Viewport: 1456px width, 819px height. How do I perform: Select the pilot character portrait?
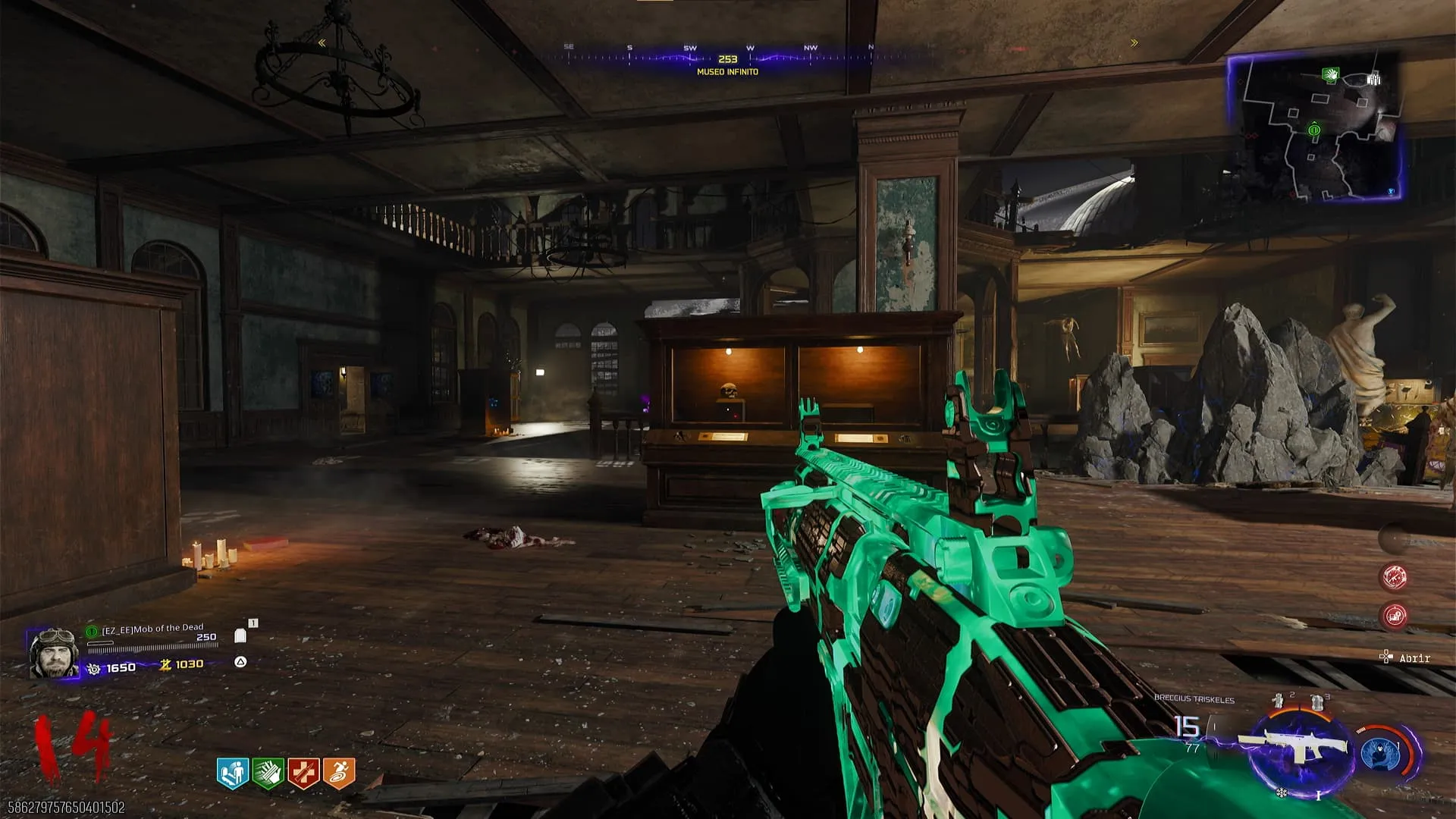coord(53,652)
